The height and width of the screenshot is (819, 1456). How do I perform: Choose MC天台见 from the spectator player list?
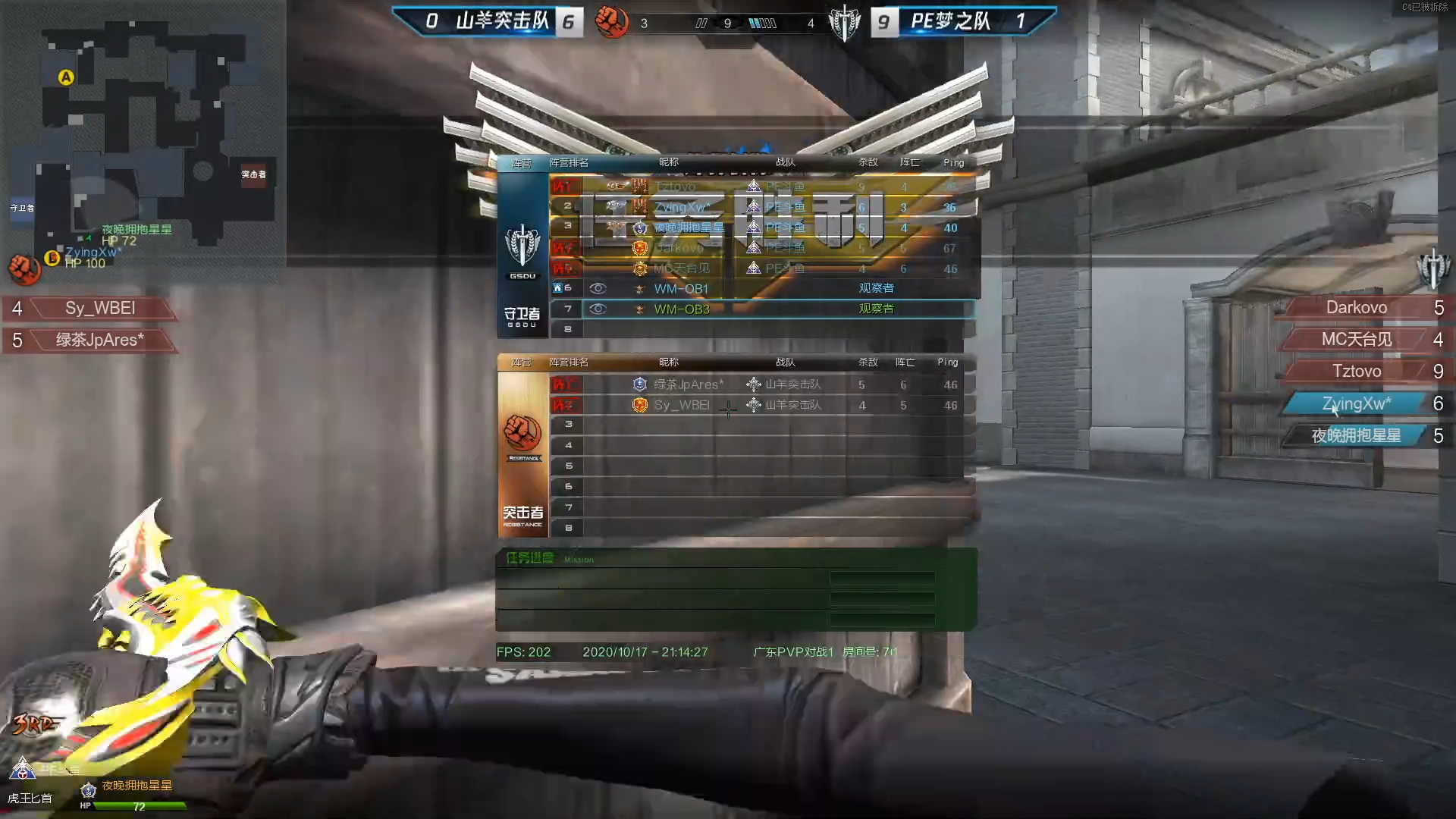tap(1356, 340)
